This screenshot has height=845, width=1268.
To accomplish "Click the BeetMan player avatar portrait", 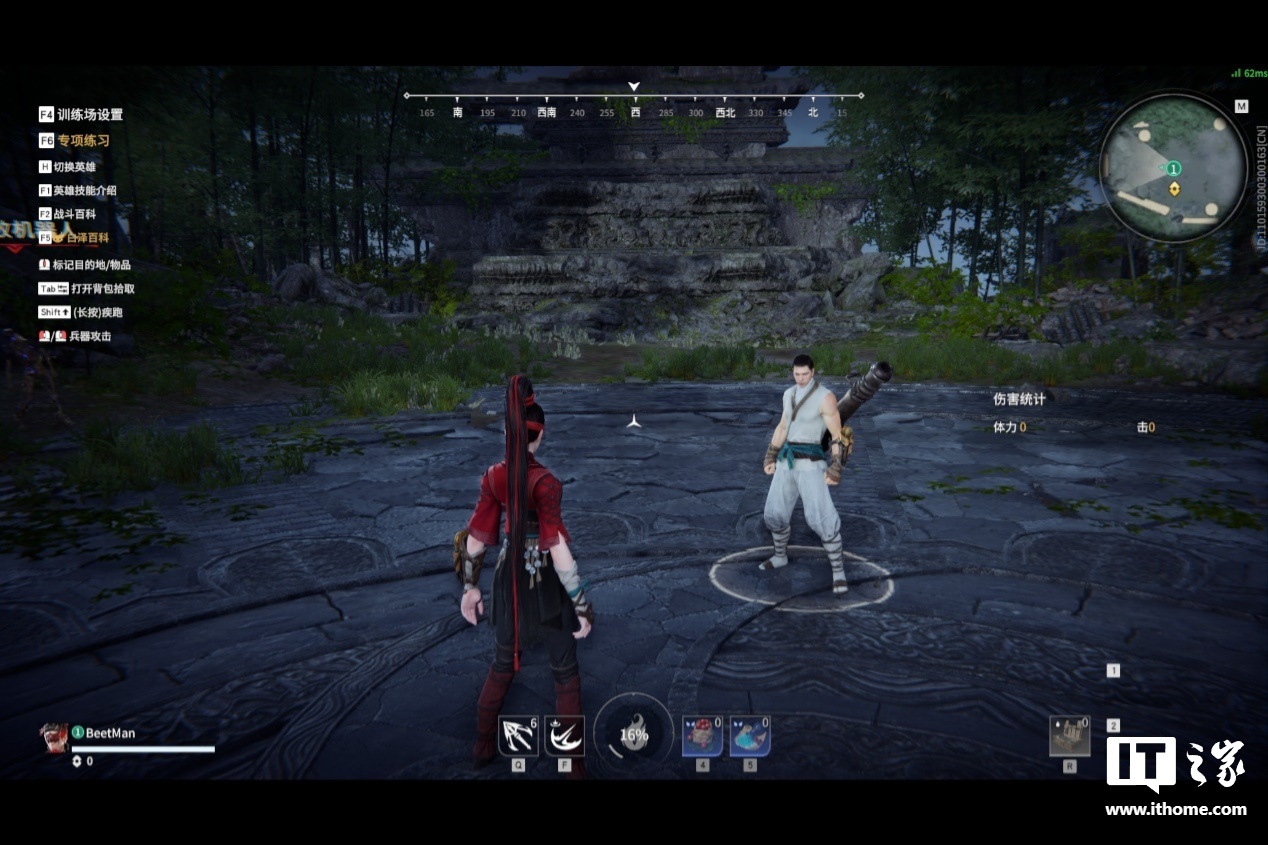I will pos(54,737).
